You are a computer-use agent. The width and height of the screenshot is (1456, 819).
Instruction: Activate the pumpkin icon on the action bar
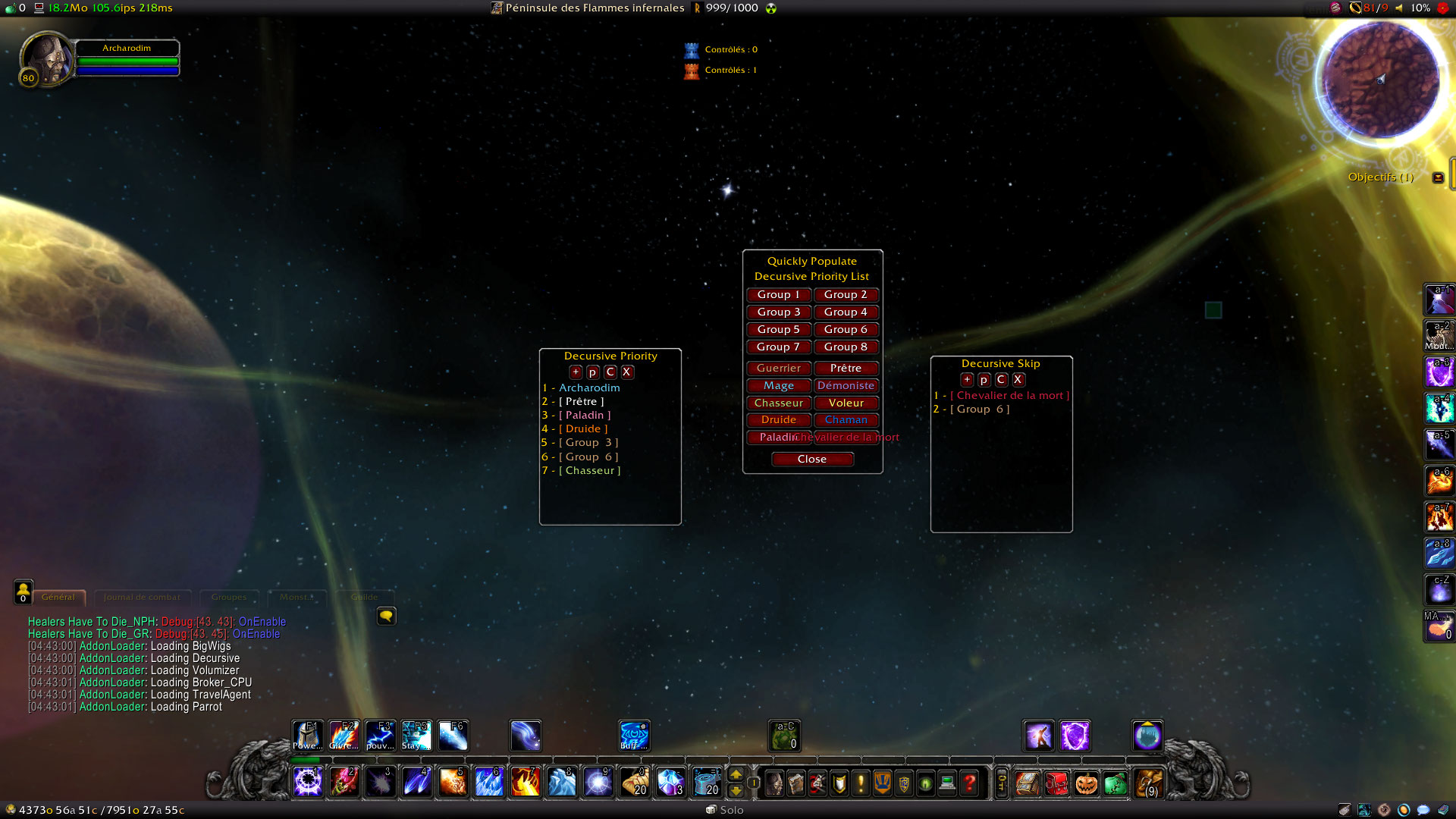(x=1086, y=783)
